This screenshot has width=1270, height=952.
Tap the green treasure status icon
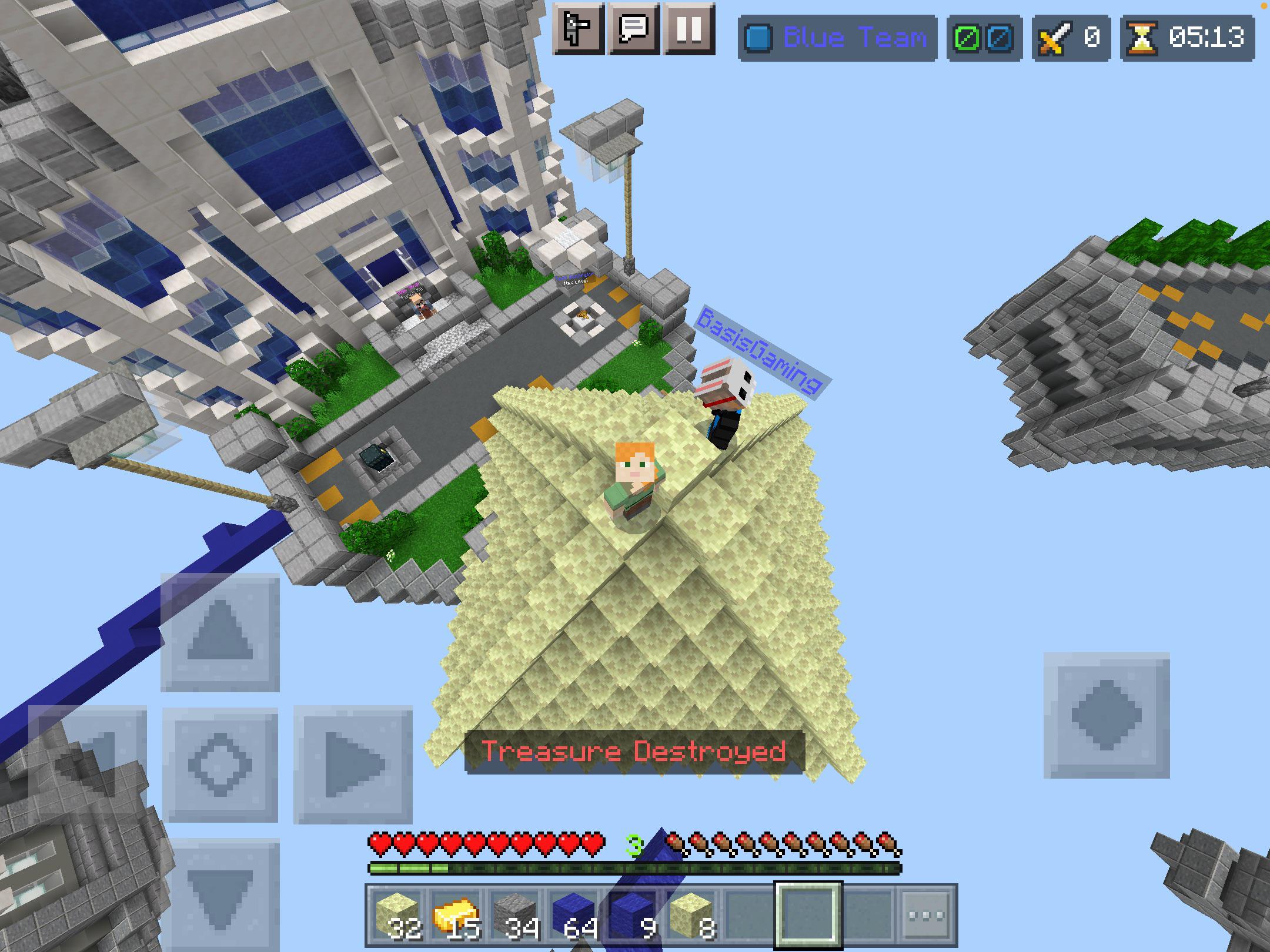[x=968, y=38]
